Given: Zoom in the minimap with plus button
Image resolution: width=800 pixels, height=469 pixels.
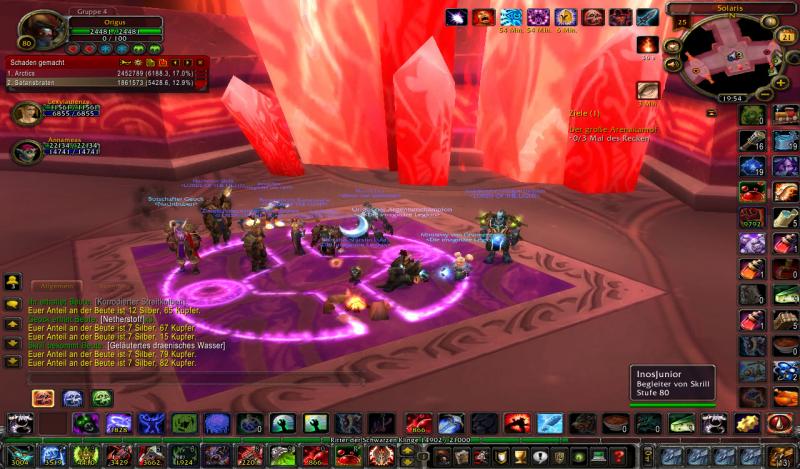Looking at the screenshot, I should [x=779, y=81].
